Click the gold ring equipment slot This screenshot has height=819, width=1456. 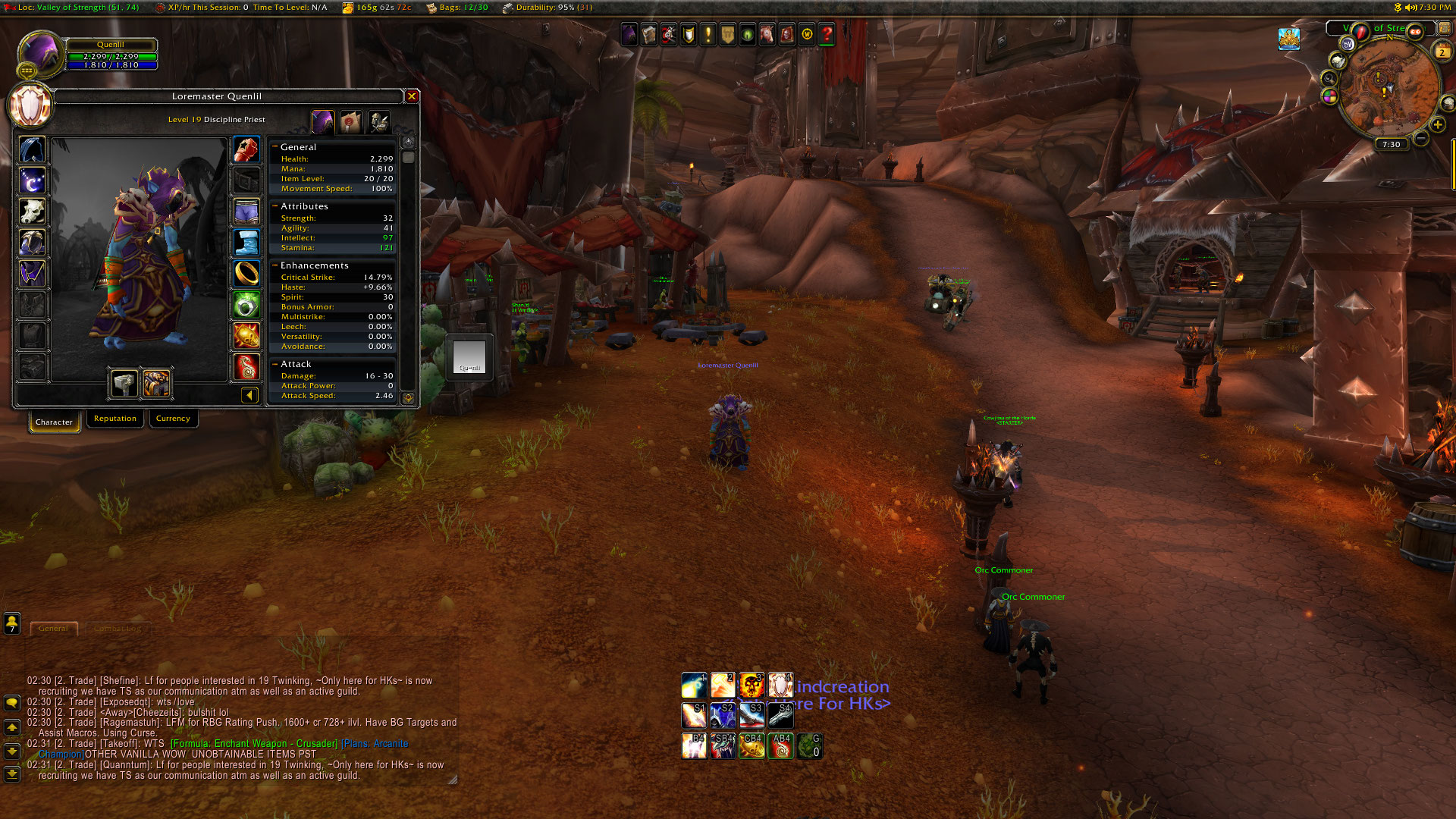coord(246,273)
